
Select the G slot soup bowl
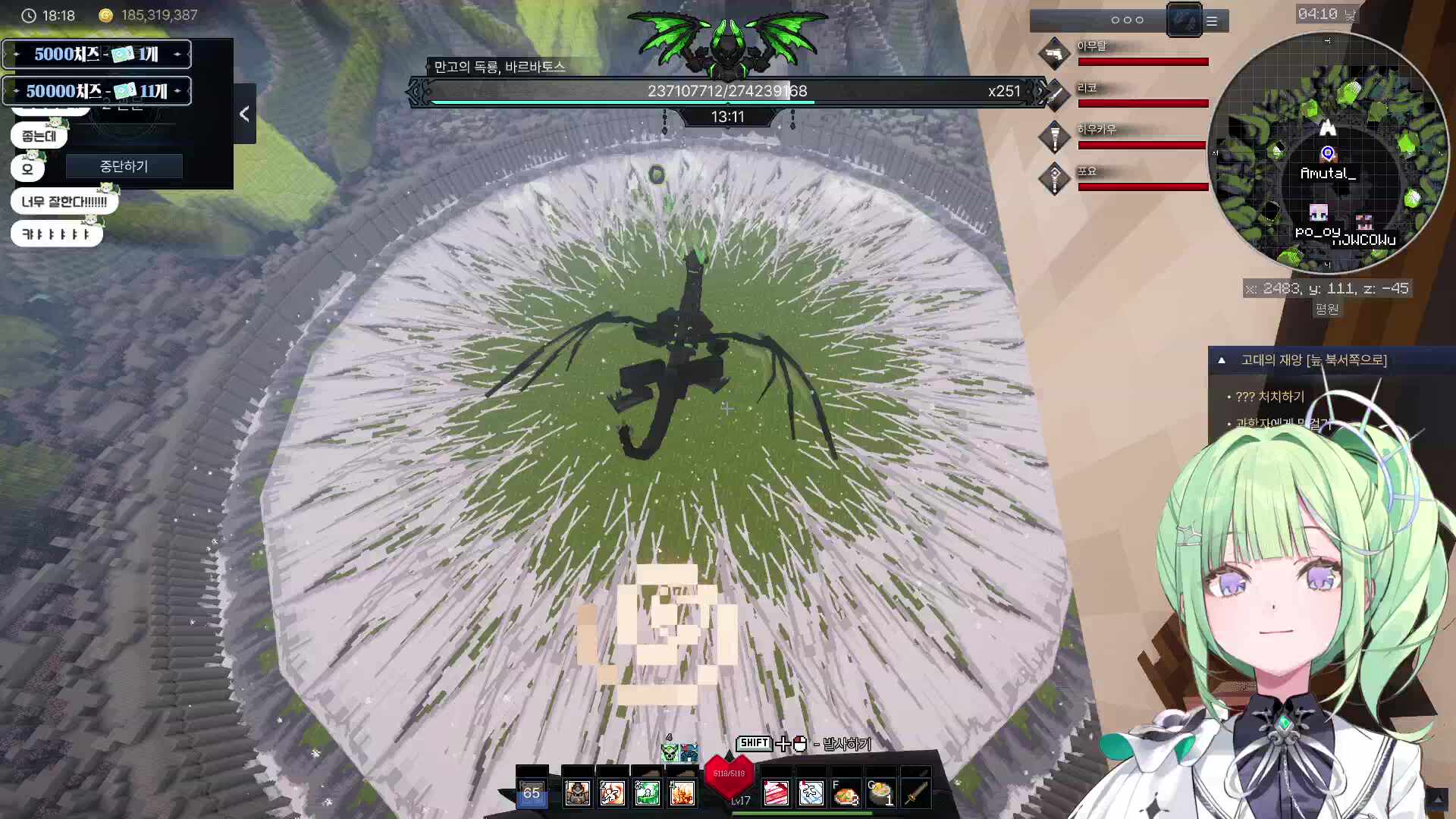880,793
